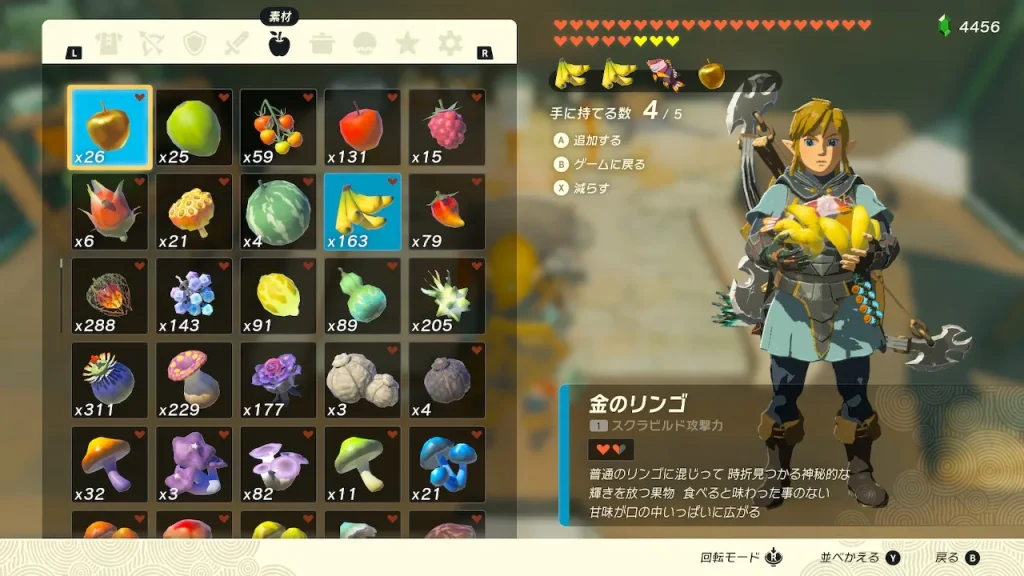Select the green gourd splash fruit
The image size is (1024, 576).
pos(362,296)
